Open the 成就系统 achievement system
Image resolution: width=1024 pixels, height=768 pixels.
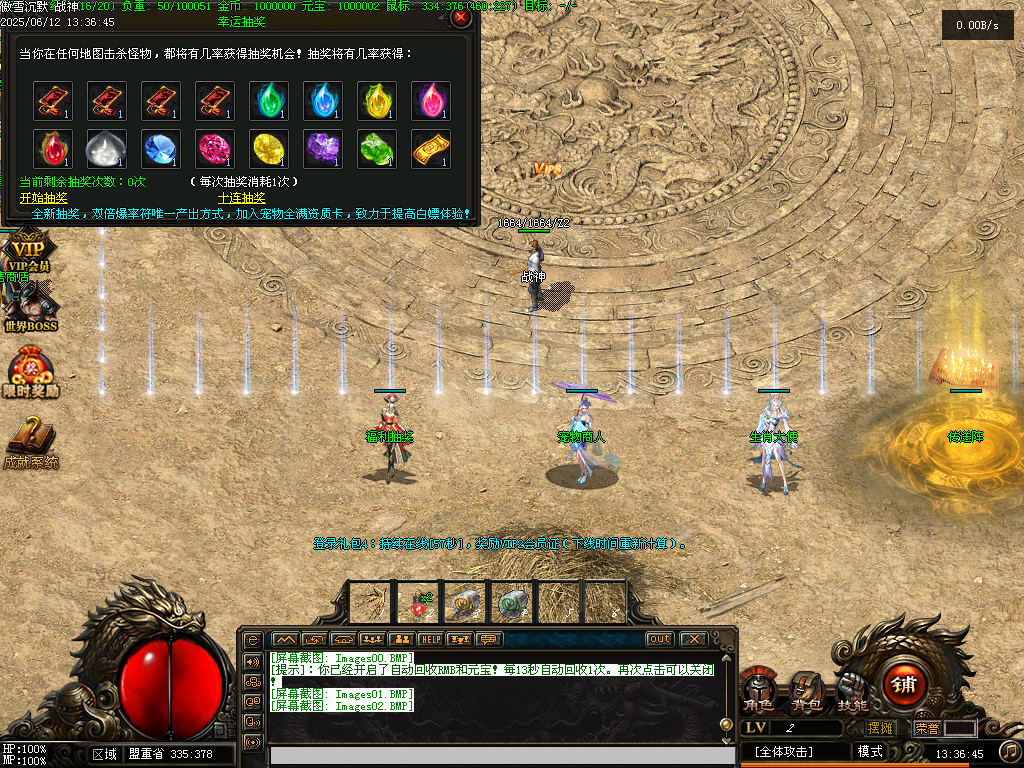30,443
